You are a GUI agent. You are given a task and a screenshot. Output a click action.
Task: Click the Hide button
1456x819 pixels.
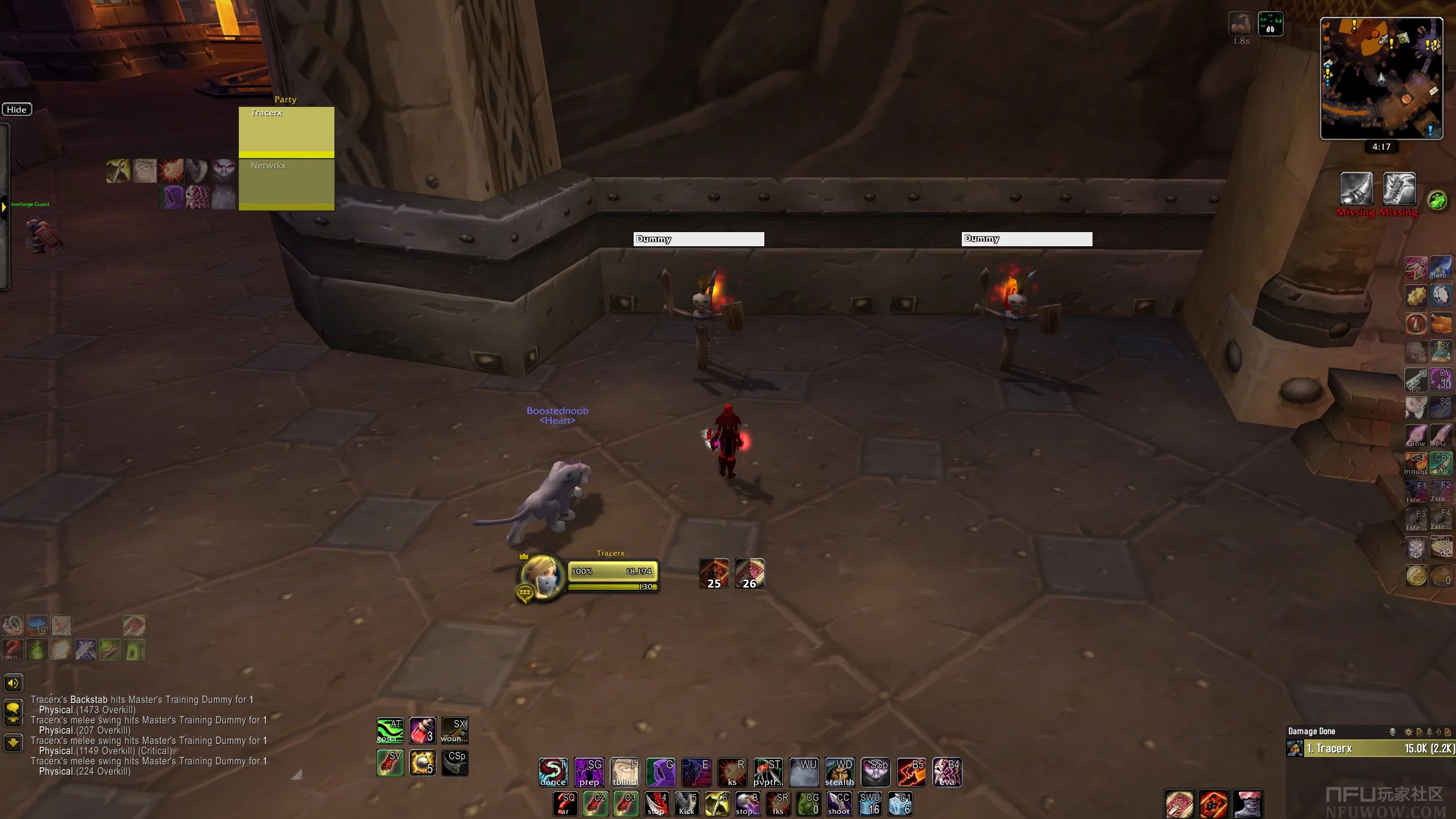click(16, 110)
